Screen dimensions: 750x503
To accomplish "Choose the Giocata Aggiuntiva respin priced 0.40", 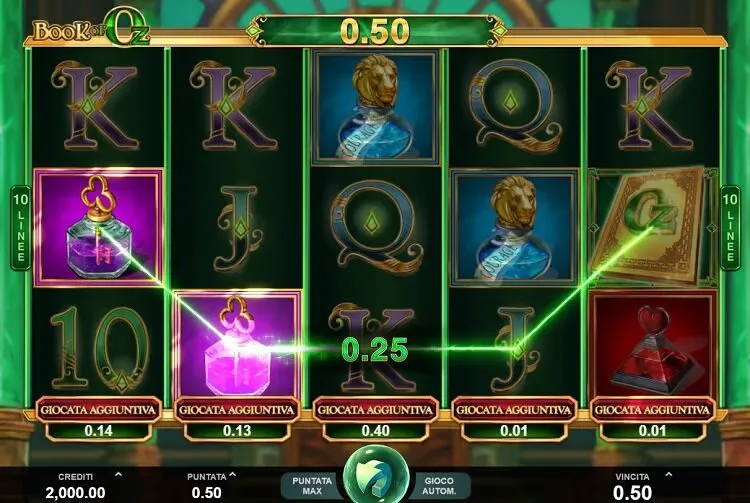I will [374, 409].
